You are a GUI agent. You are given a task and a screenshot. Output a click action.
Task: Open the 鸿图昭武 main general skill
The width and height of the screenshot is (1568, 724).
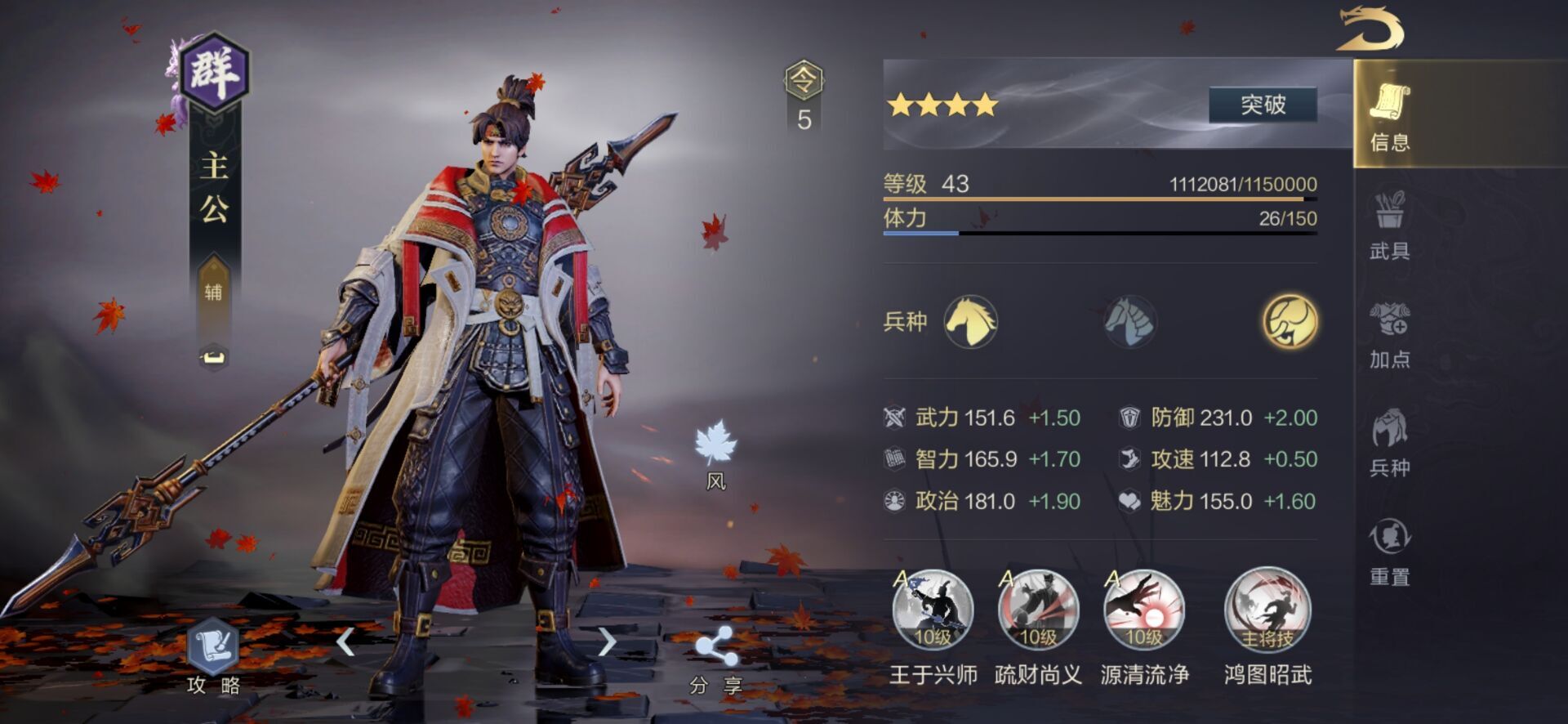(1267, 611)
